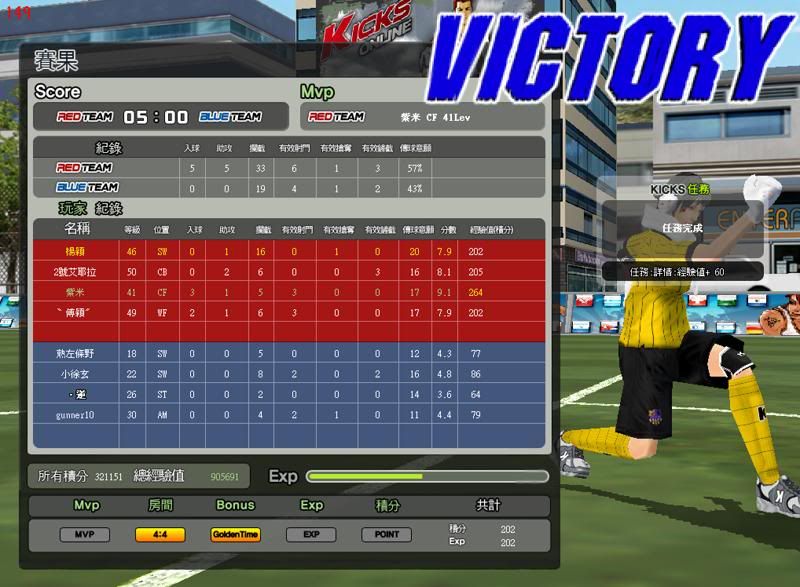The image size is (800, 587).
Task: Select player row gunner10
Action: (x=290, y=415)
